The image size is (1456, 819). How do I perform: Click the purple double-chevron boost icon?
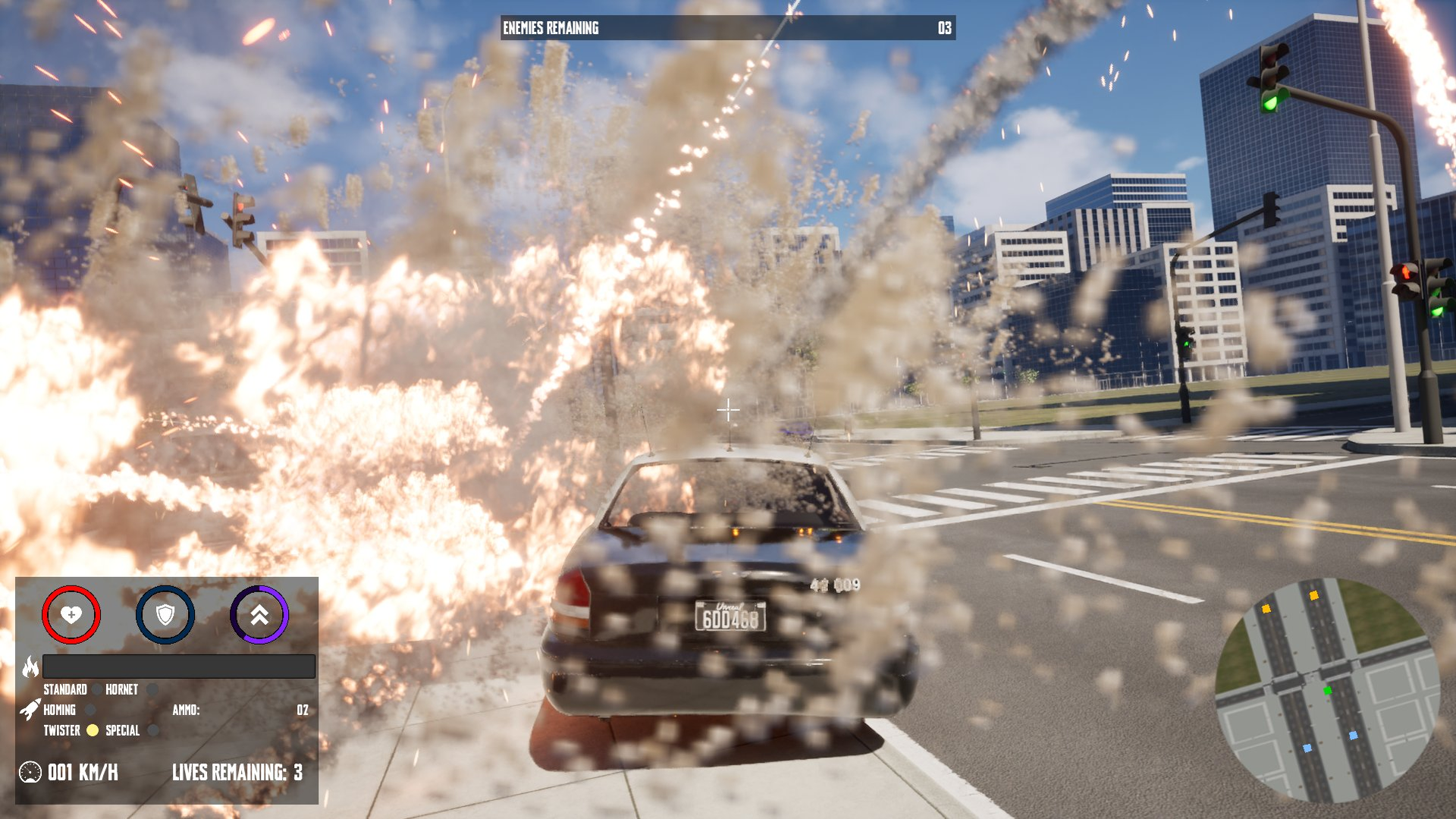pyautogui.click(x=259, y=617)
